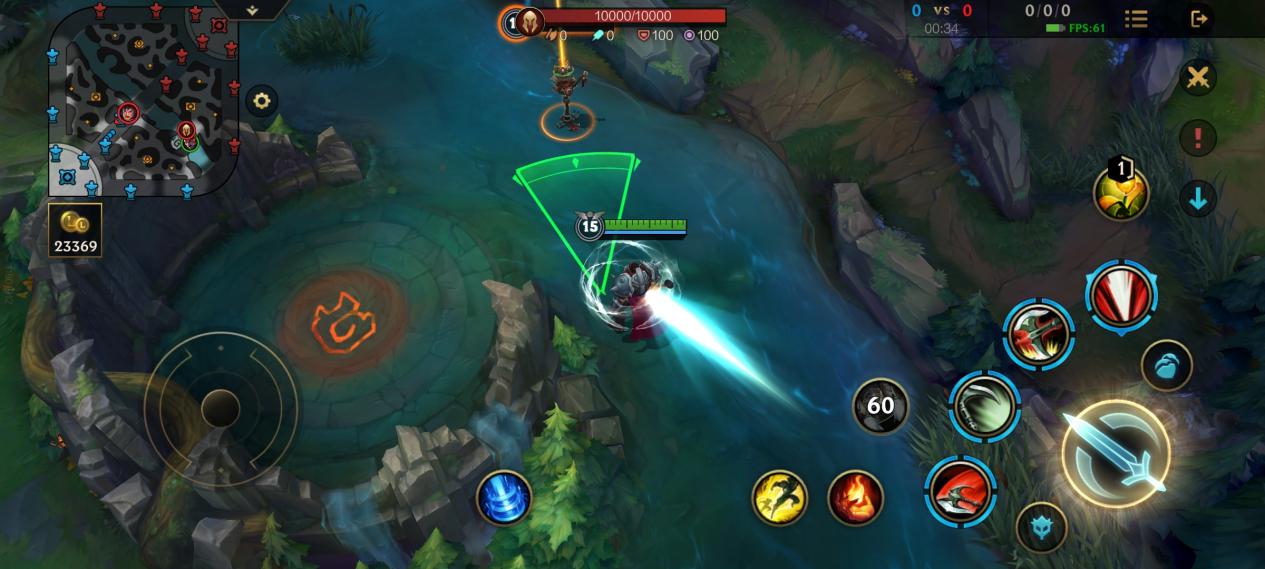The image size is (1265, 569).
Task: Send a red exclamation danger ping
Action: (x=1197, y=137)
